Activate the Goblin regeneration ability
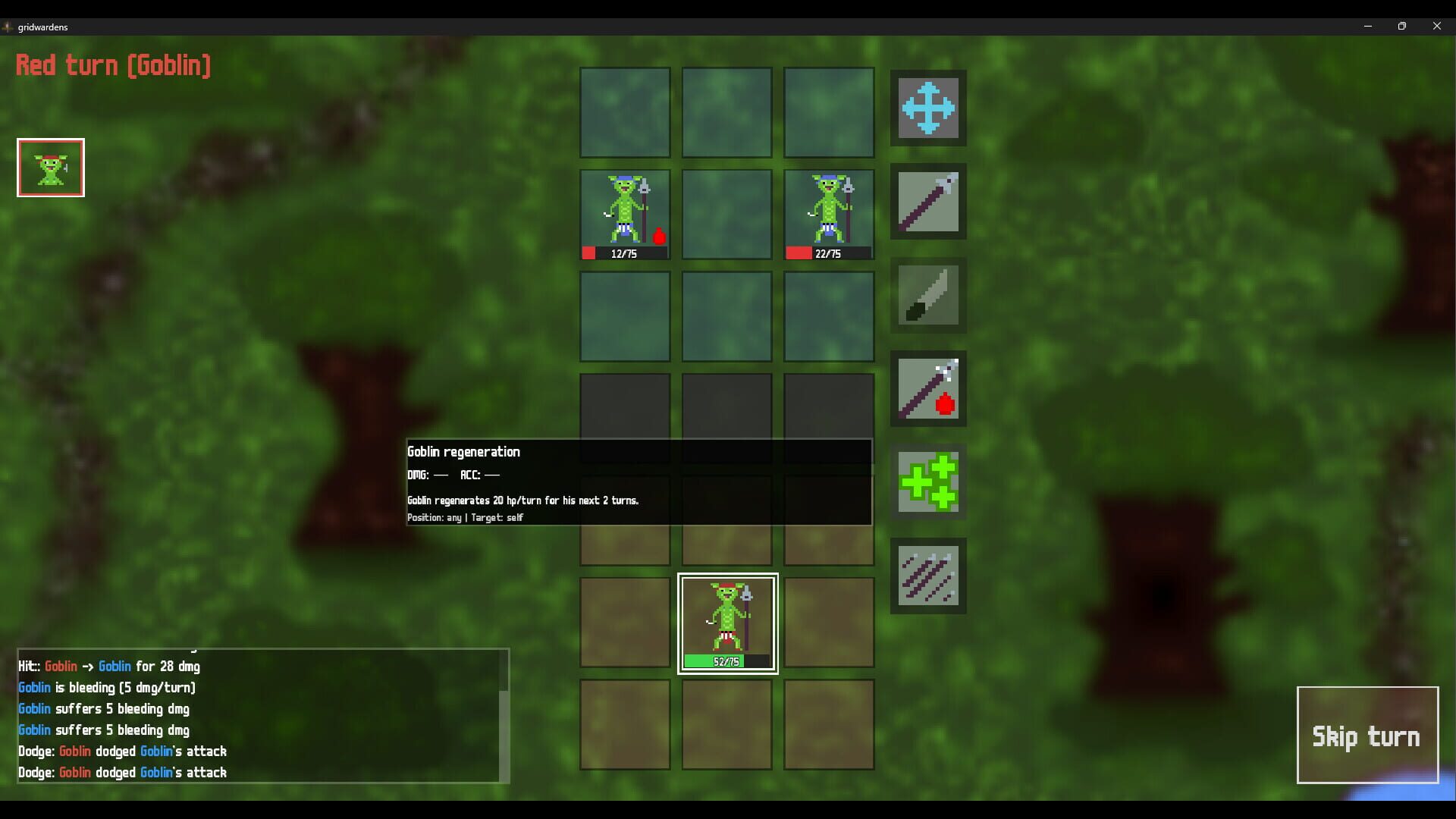This screenshot has height=819, width=1456. (x=928, y=482)
